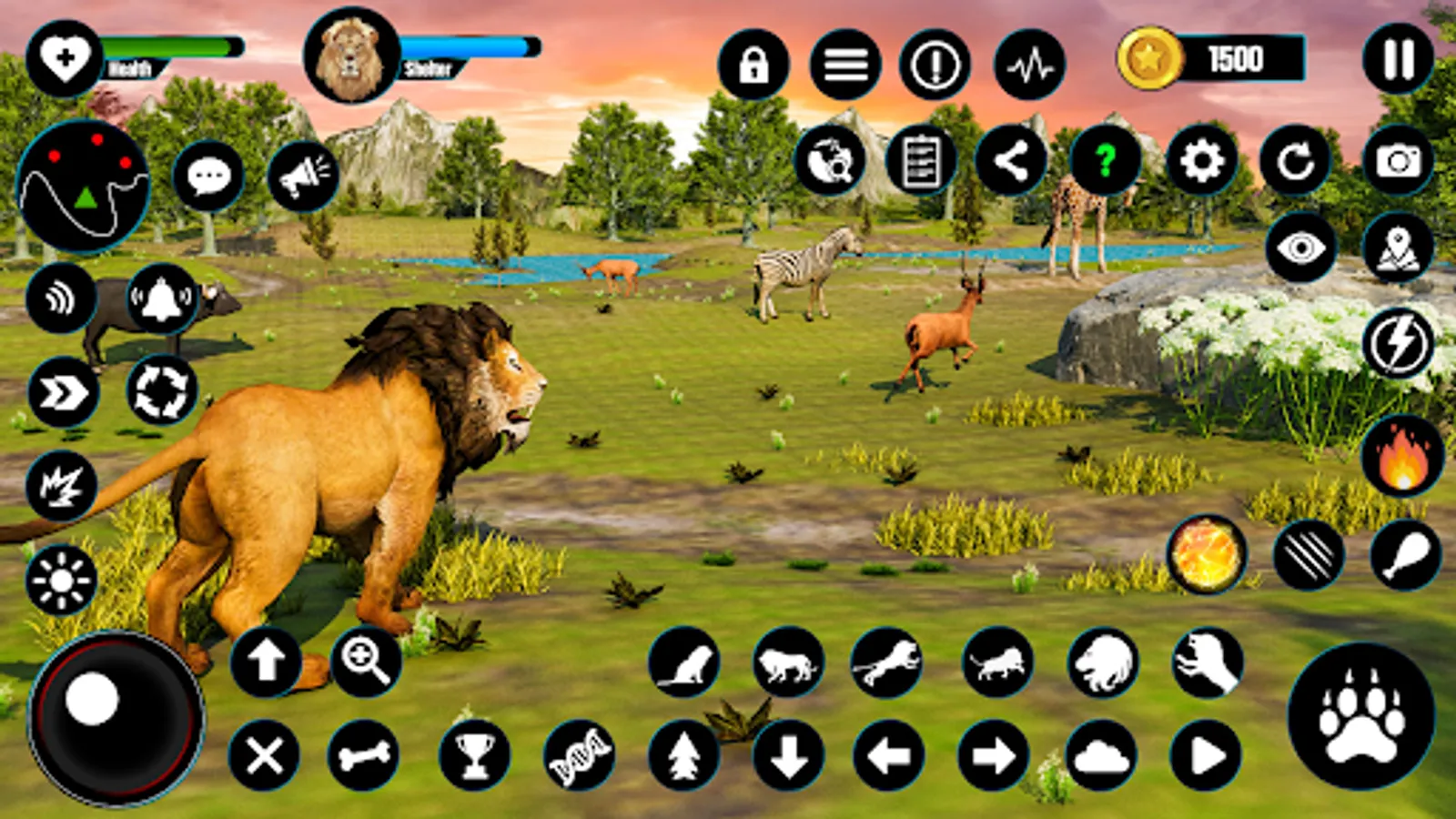Open the hamburger menu
Image resolution: width=1456 pixels, height=819 pixels.
click(846, 64)
